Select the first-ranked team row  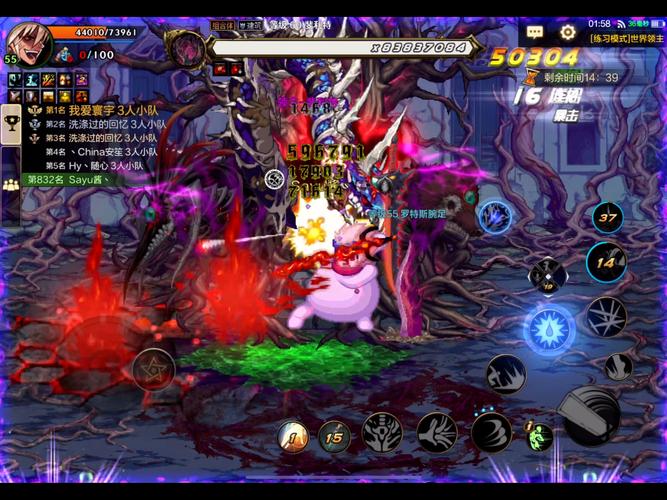click(92, 110)
